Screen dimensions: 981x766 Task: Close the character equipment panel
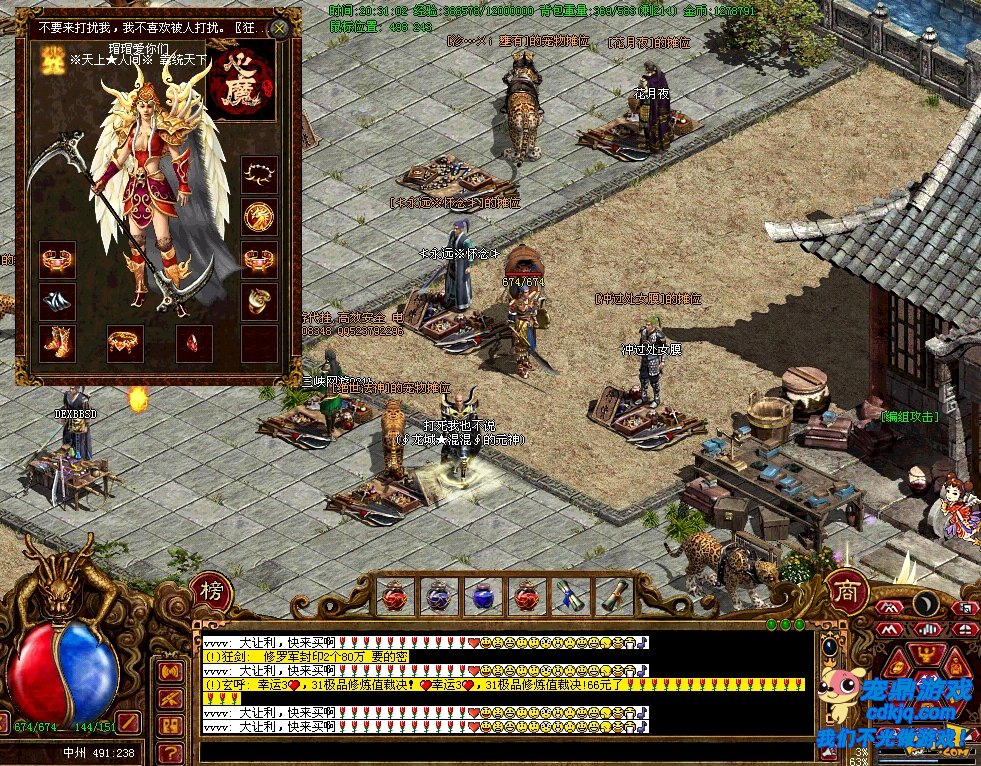pyautogui.click(x=280, y=29)
